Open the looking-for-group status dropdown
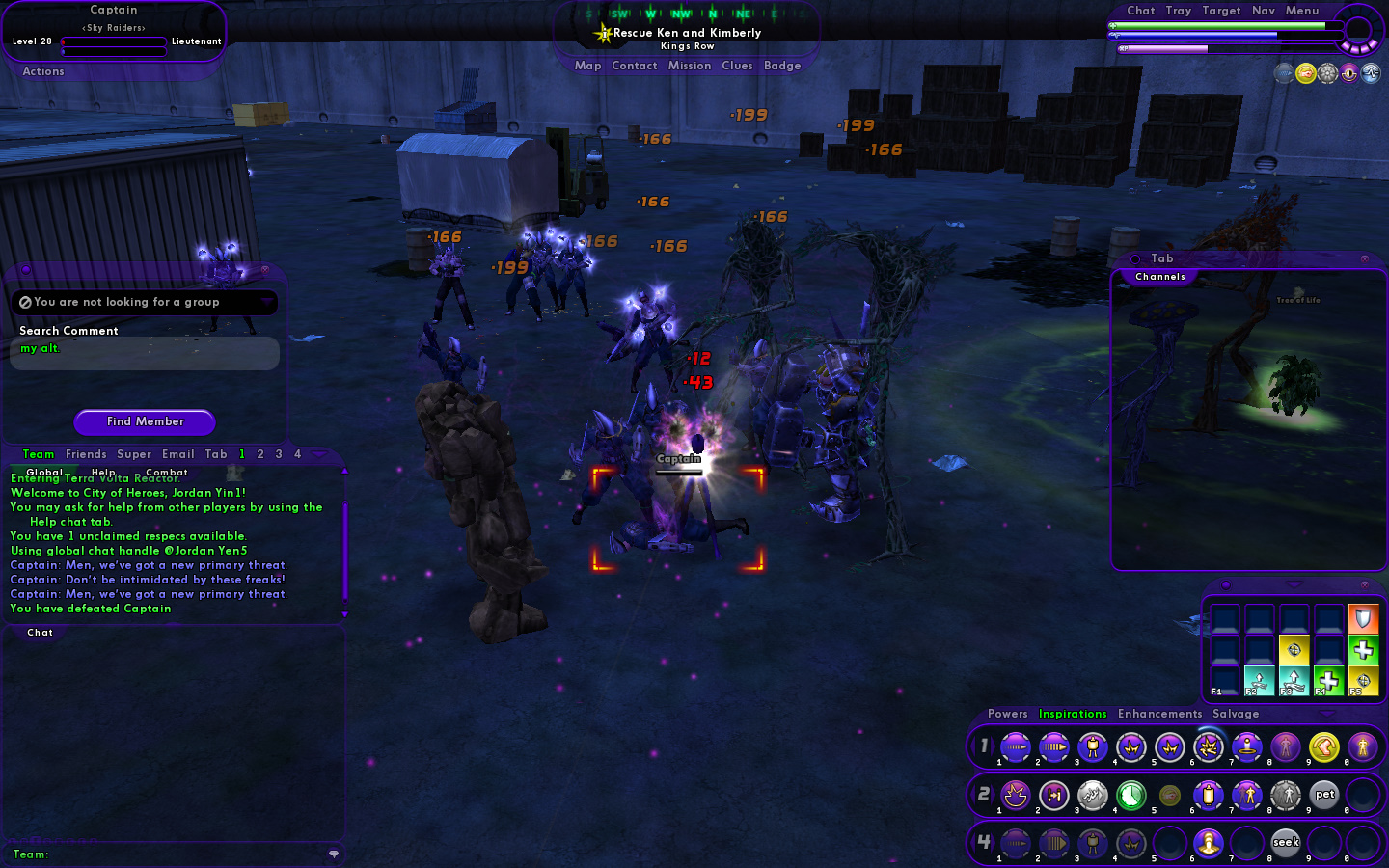This screenshot has height=868, width=1389. [266, 302]
